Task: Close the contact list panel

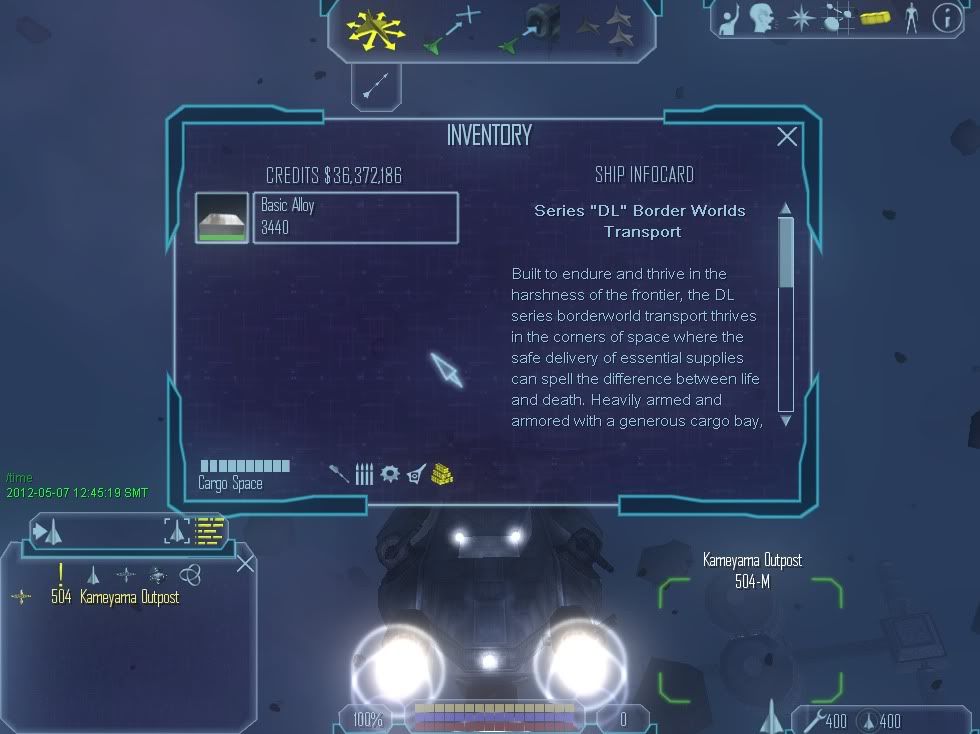Action: tap(244, 564)
